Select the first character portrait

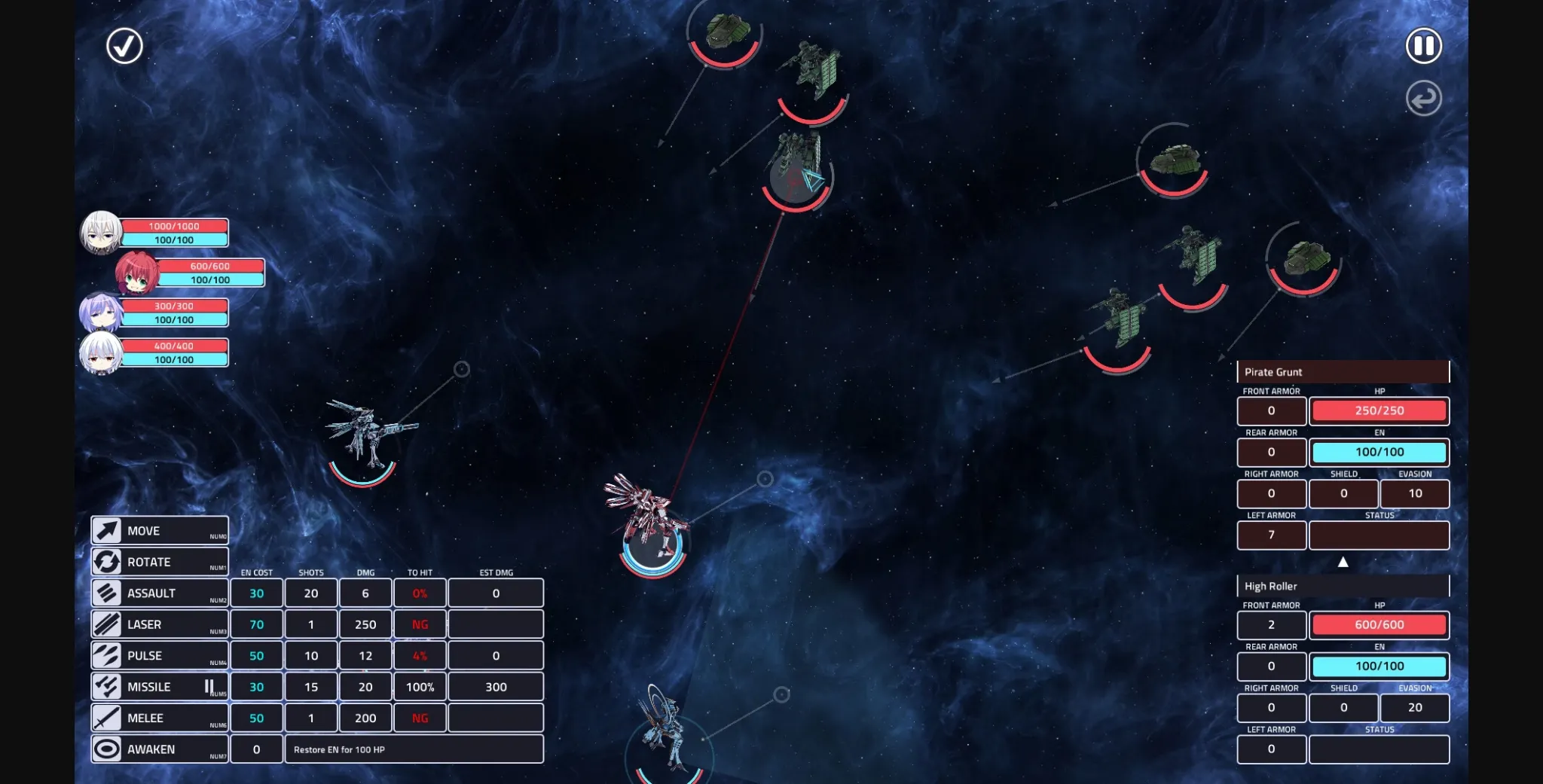(100, 232)
